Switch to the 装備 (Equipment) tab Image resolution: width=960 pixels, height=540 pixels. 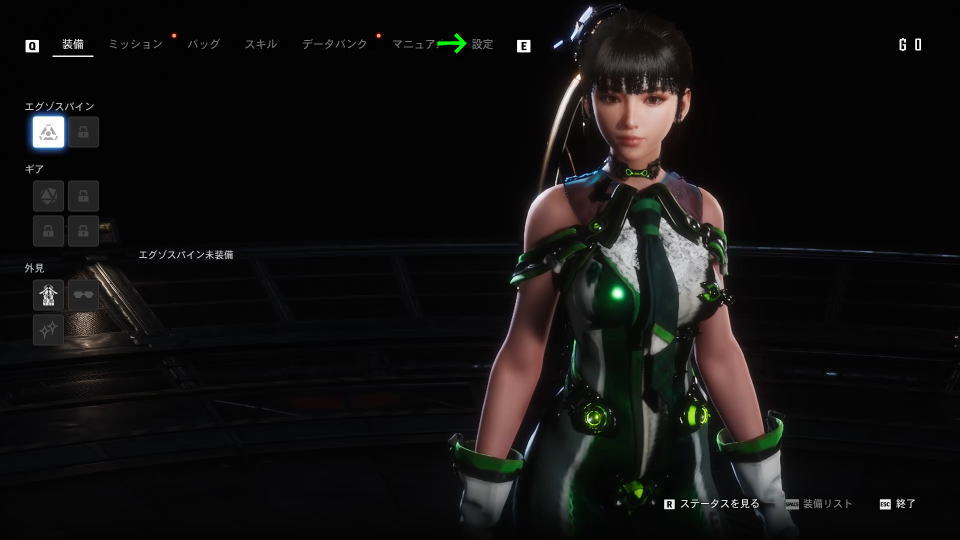pyautogui.click(x=72, y=44)
